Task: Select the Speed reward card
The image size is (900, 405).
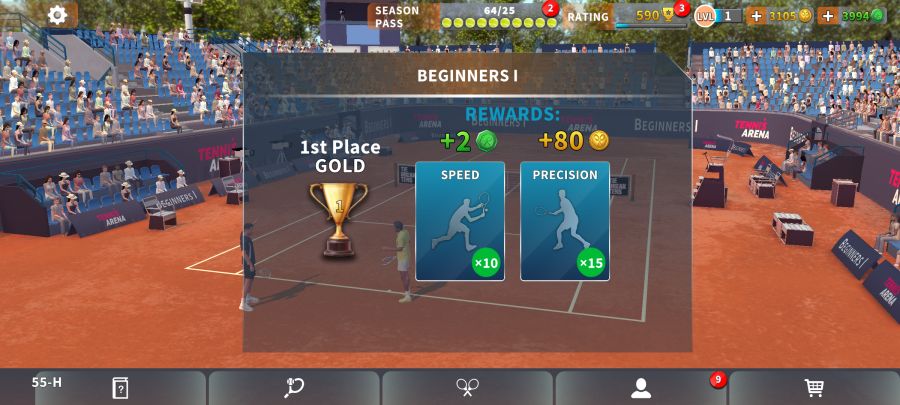Action: pos(460,221)
